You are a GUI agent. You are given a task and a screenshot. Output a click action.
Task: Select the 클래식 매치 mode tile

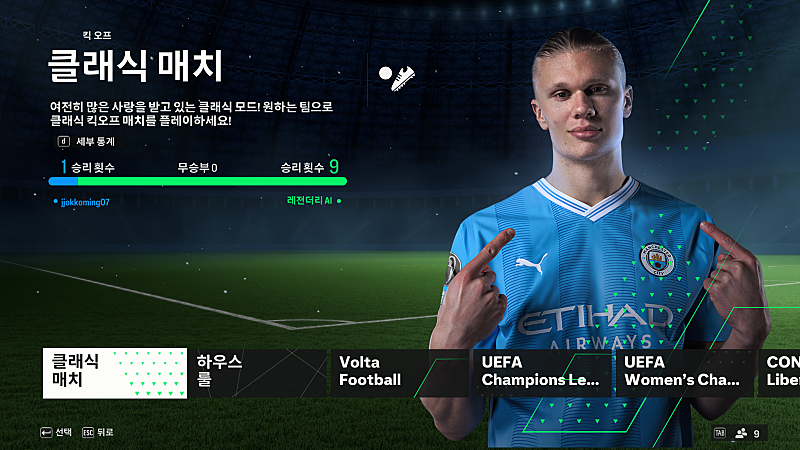click(x=115, y=372)
